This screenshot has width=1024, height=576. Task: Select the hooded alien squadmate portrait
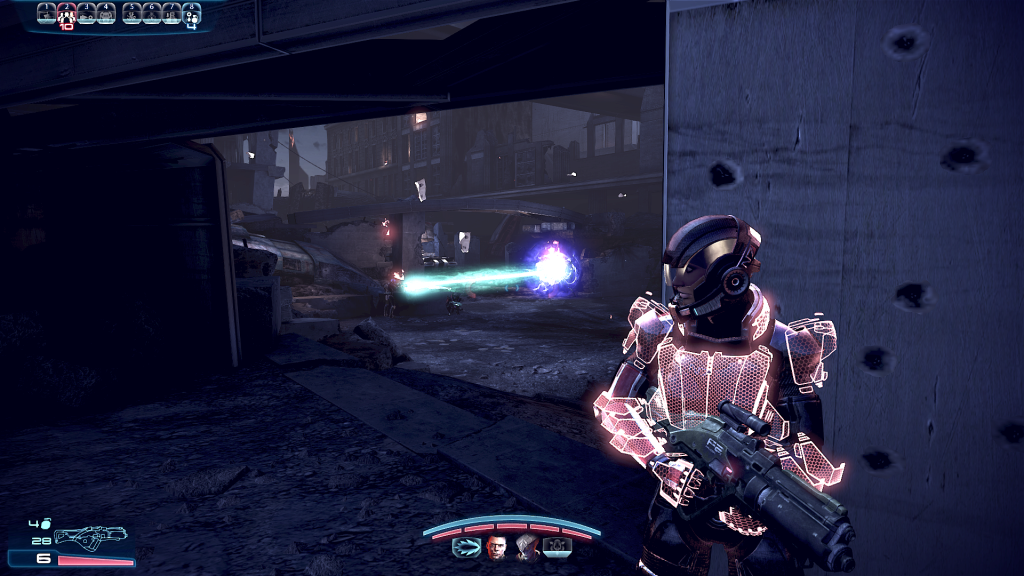coord(527,547)
